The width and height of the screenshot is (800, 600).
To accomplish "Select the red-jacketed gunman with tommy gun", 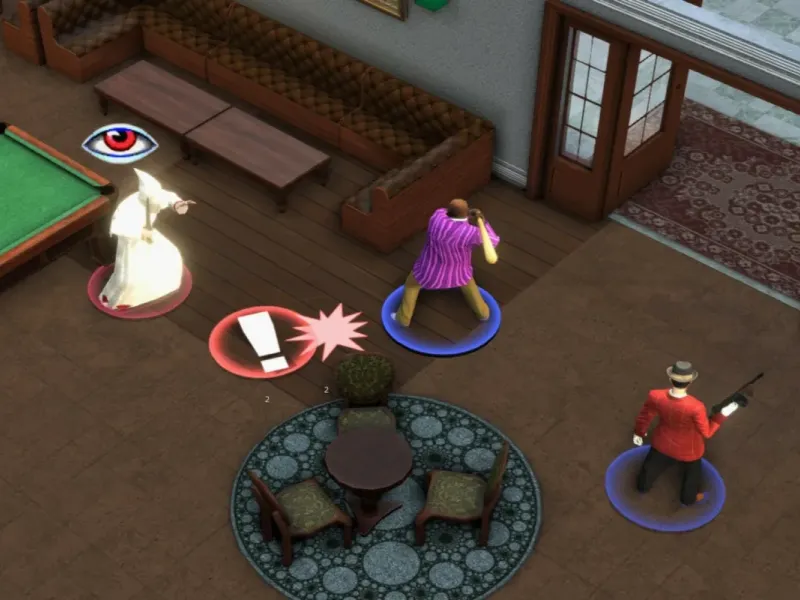I will [x=675, y=427].
